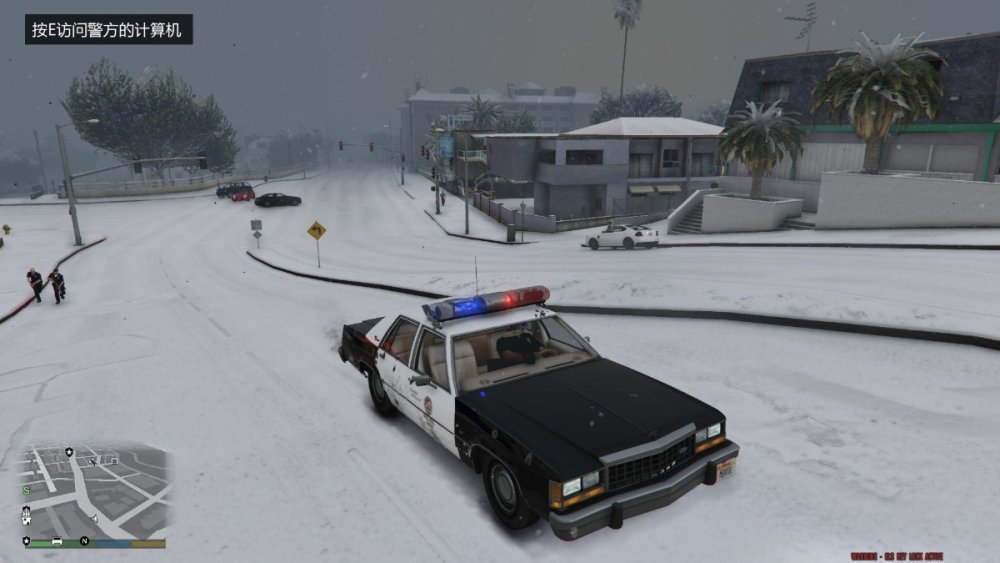Click the N north compass blip
1000x563 pixels.
tap(85, 541)
